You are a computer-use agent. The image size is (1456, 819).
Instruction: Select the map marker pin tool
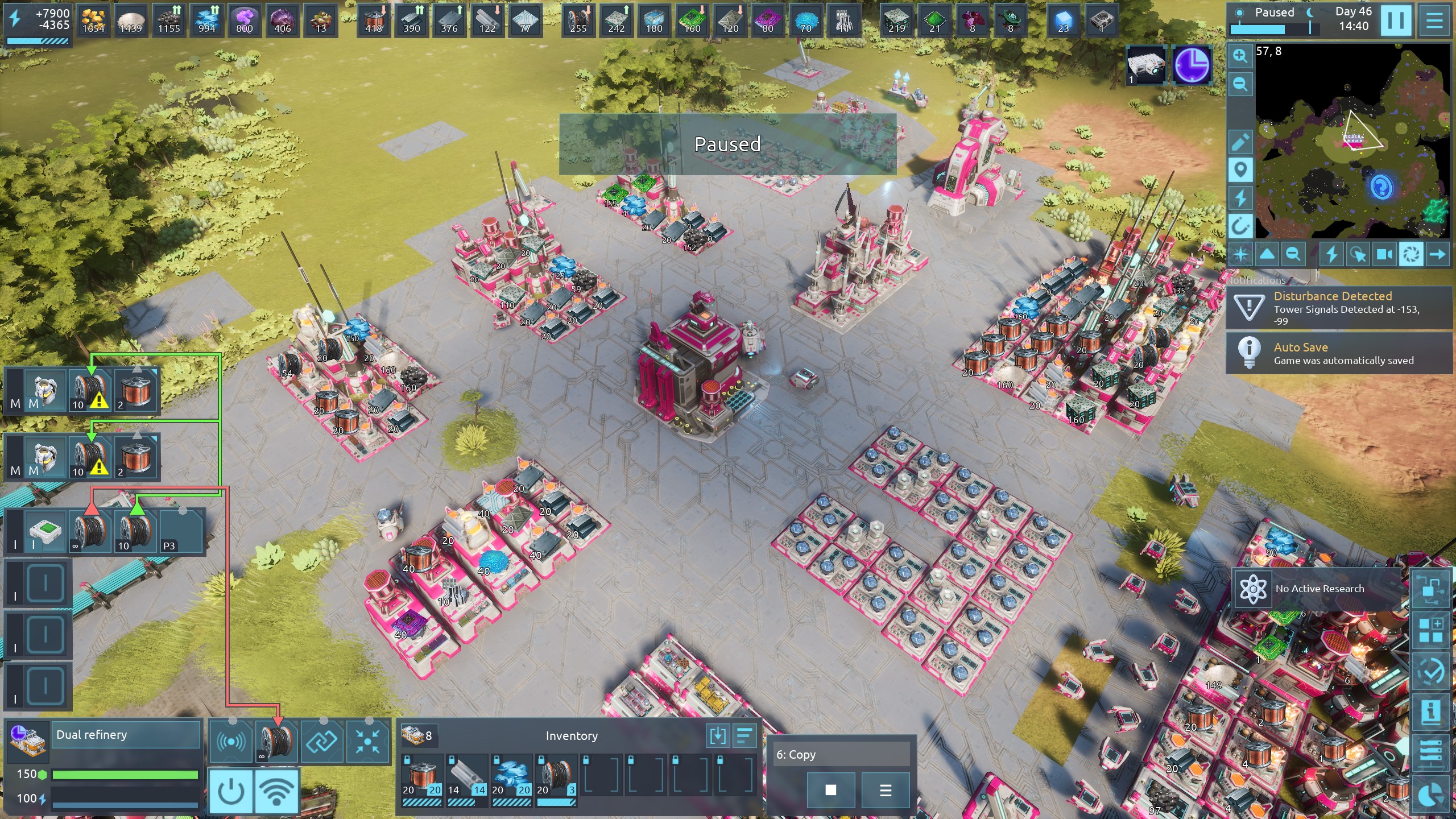1240,169
